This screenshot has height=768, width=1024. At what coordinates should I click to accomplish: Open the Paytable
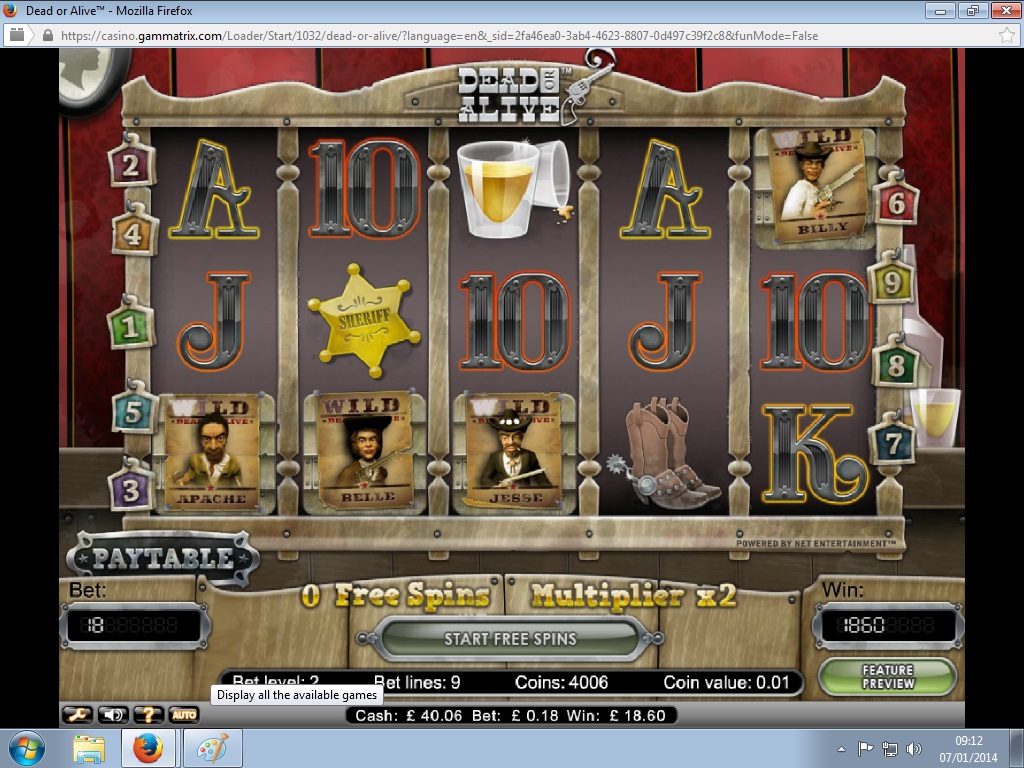tap(163, 558)
